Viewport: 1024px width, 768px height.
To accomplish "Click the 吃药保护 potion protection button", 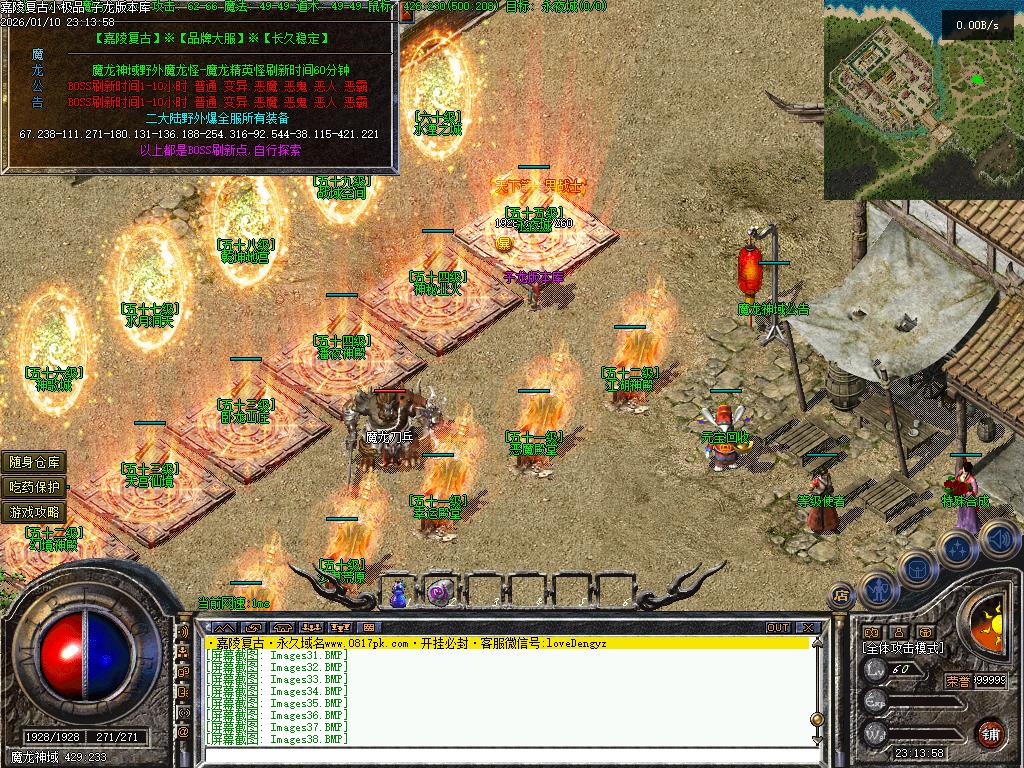I will point(35,487).
